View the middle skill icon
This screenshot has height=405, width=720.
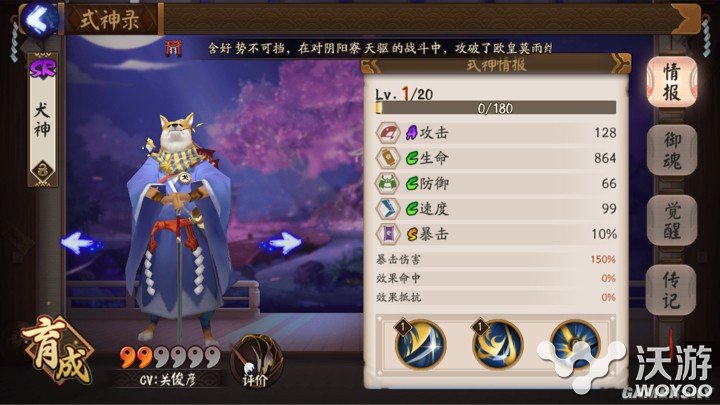(x=495, y=346)
